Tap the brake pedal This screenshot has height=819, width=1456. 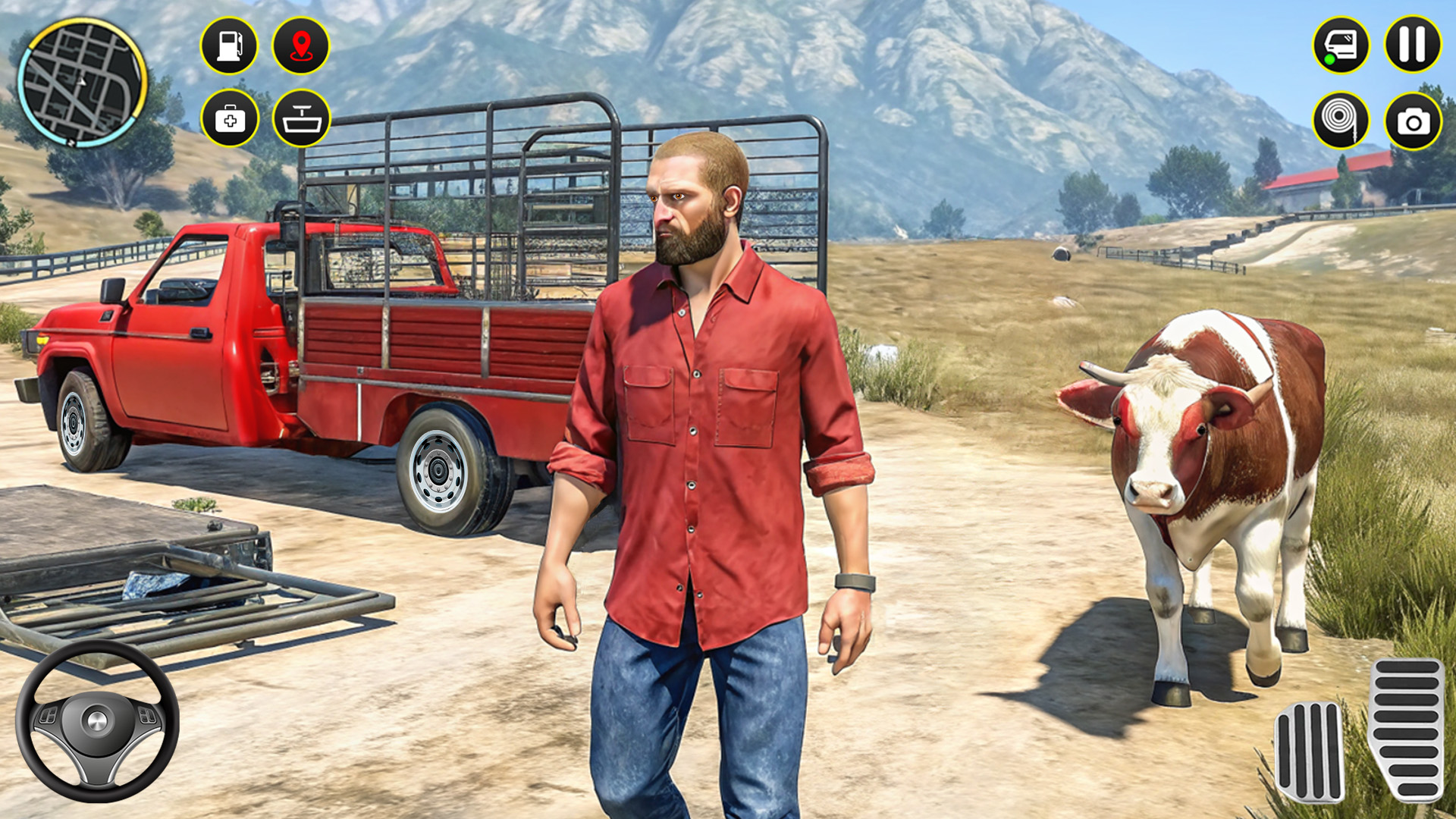[1309, 751]
